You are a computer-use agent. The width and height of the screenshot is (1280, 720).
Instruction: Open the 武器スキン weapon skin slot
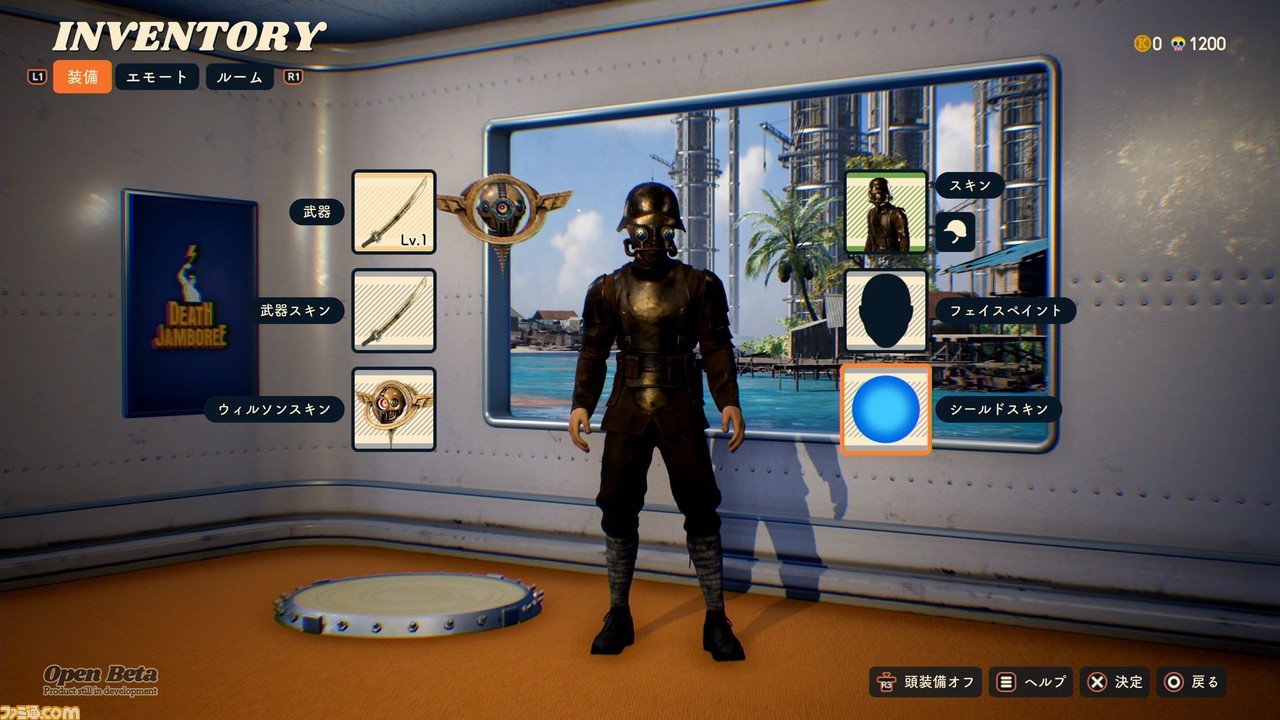tap(393, 310)
